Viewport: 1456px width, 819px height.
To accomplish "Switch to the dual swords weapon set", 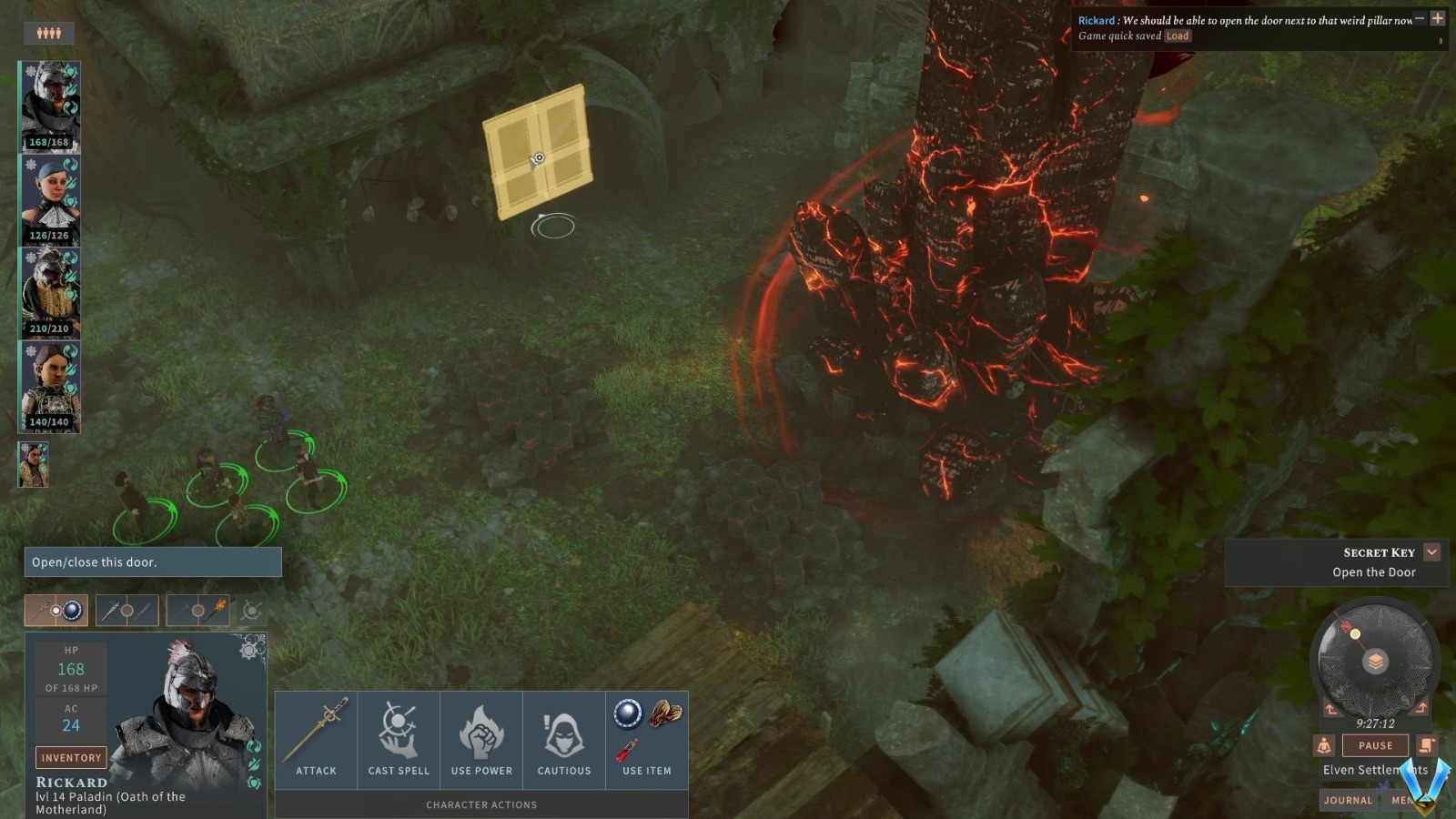I will (127, 610).
